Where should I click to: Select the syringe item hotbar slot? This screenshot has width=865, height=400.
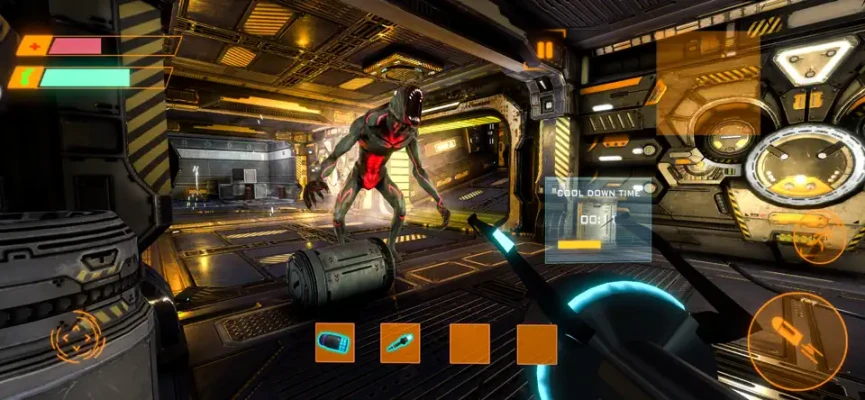(x=401, y=343)
